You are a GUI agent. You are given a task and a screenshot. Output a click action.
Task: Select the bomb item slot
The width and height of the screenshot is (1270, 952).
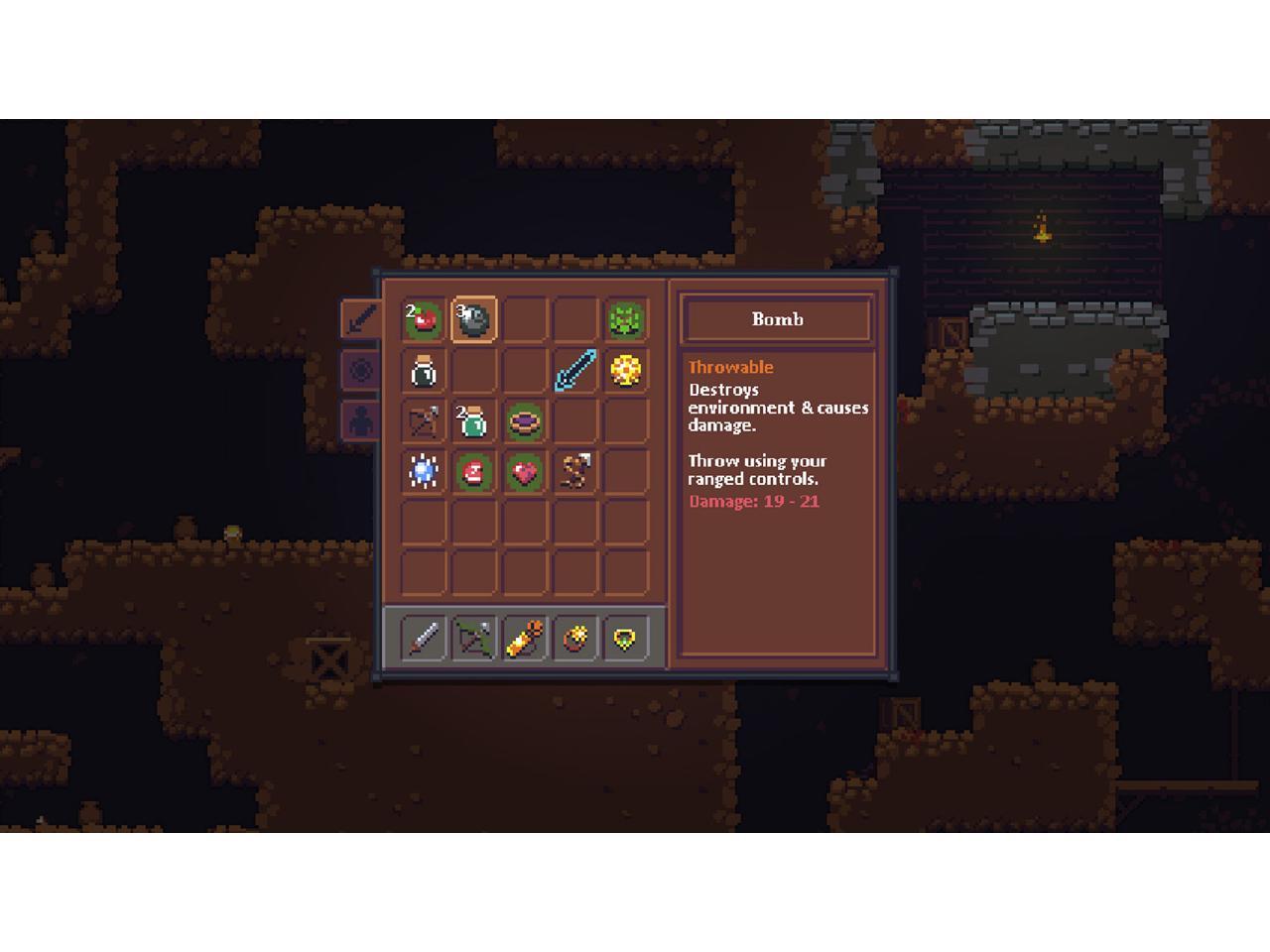(x=474, y=319)
